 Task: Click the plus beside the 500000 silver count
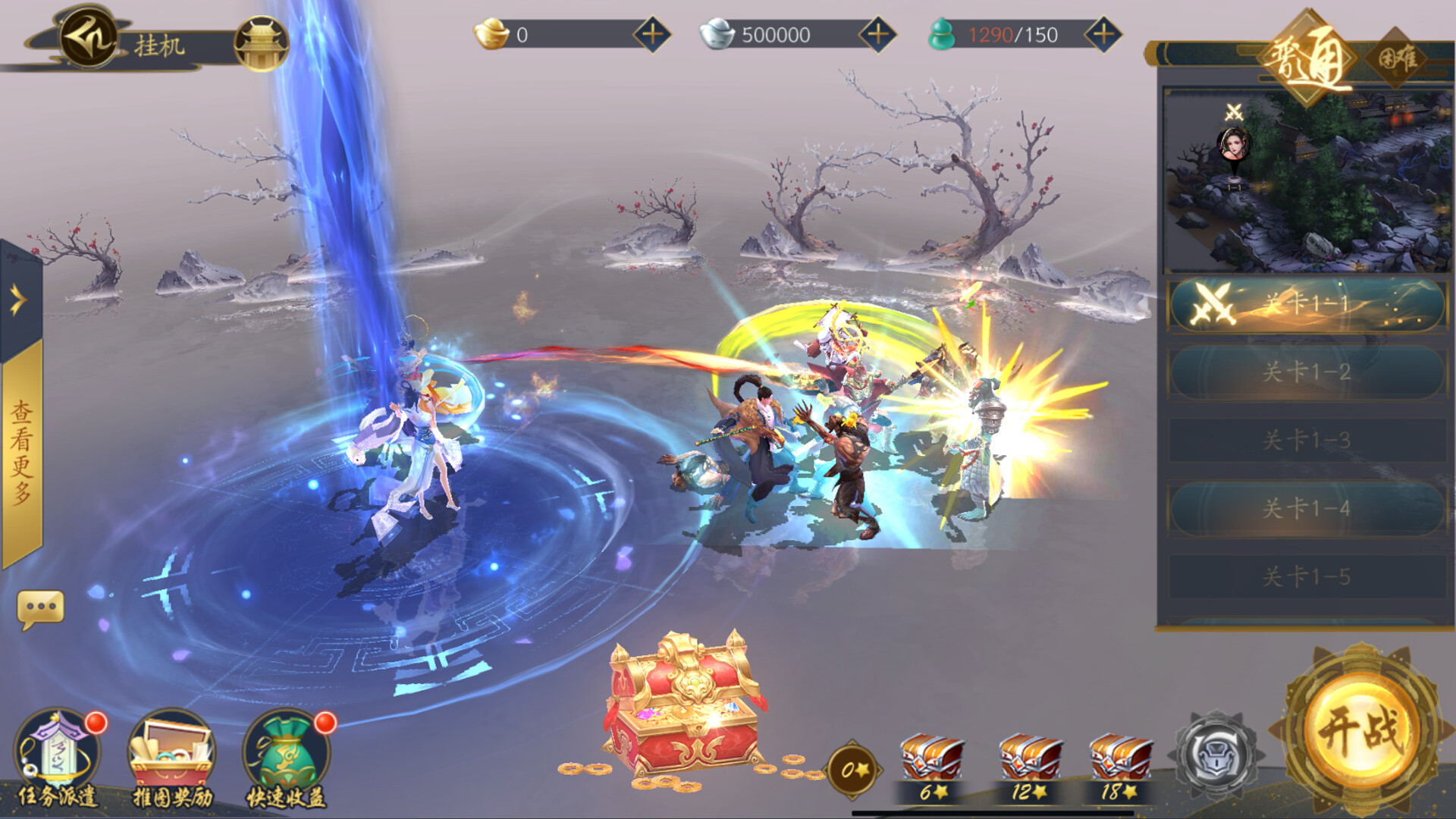pos(877,33)
